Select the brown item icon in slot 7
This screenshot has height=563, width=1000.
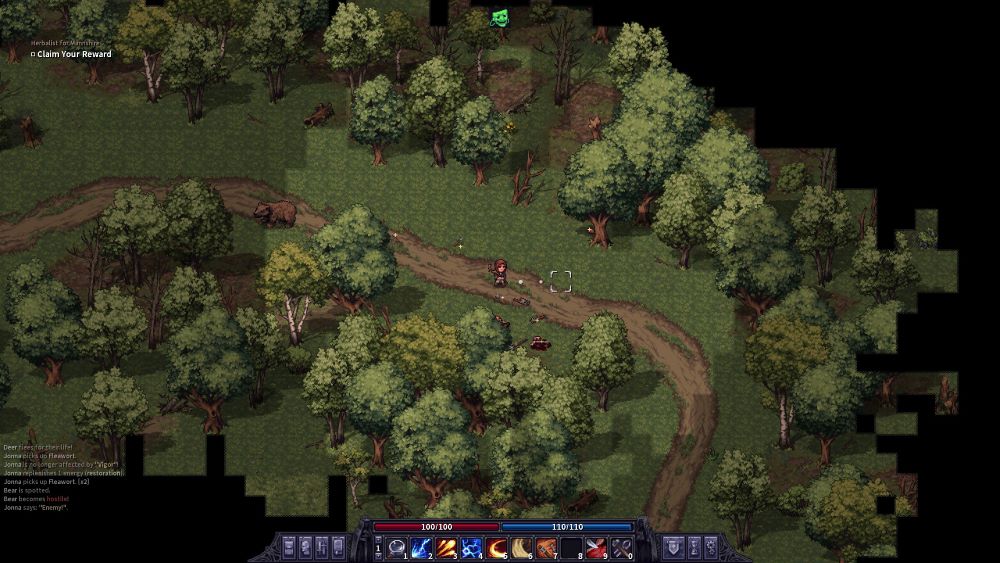point(547,546)
